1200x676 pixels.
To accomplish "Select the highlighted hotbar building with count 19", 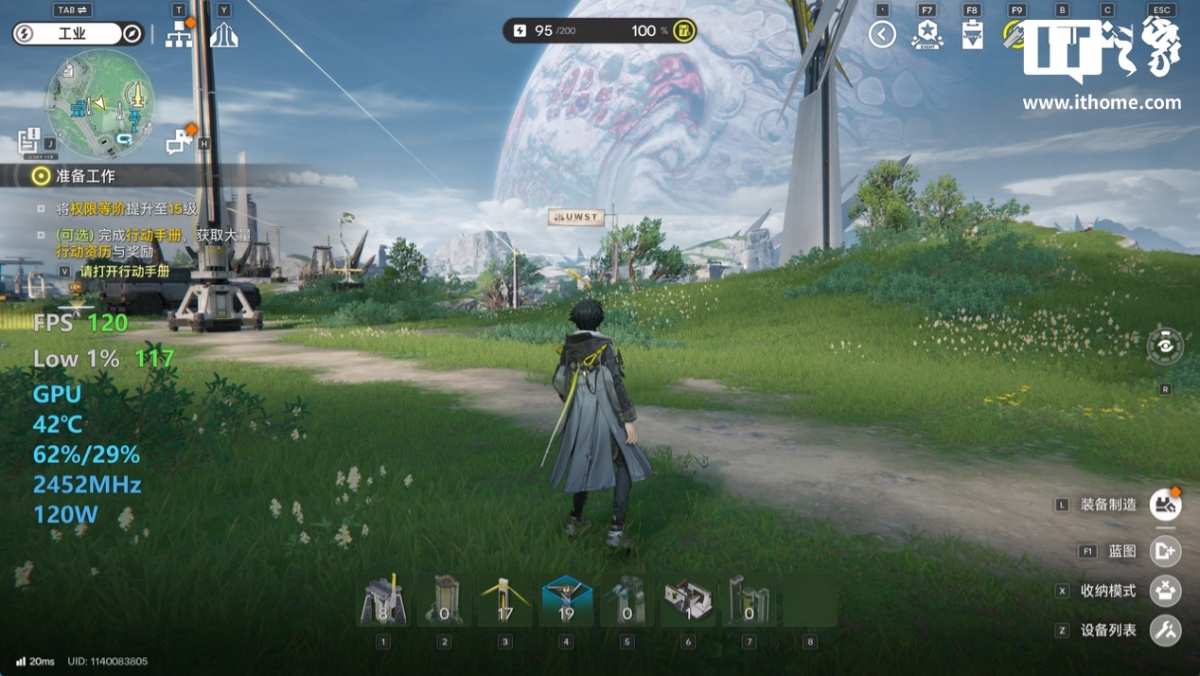I will (x=566, y=601).
